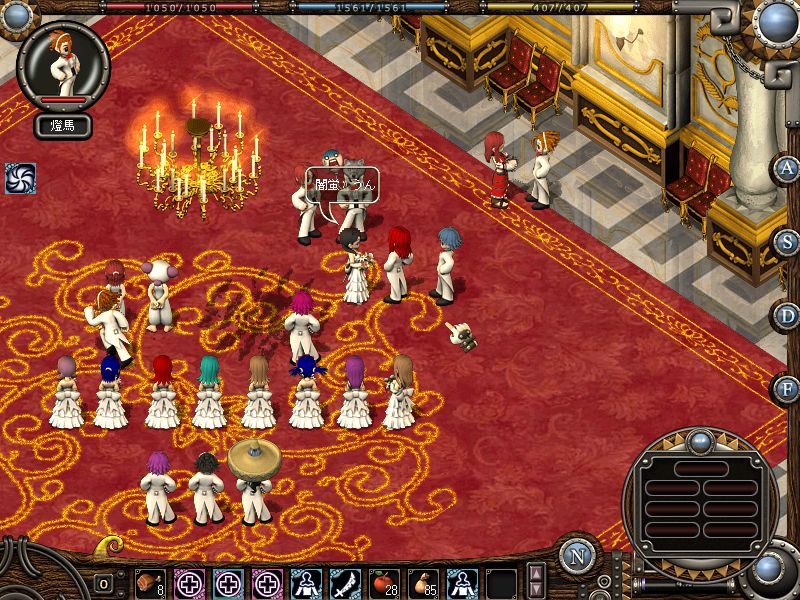Viewport: 800px width, 600px height.
Task: Click the blue orb in the bottom-right corner
Action: tap(768, 569)
